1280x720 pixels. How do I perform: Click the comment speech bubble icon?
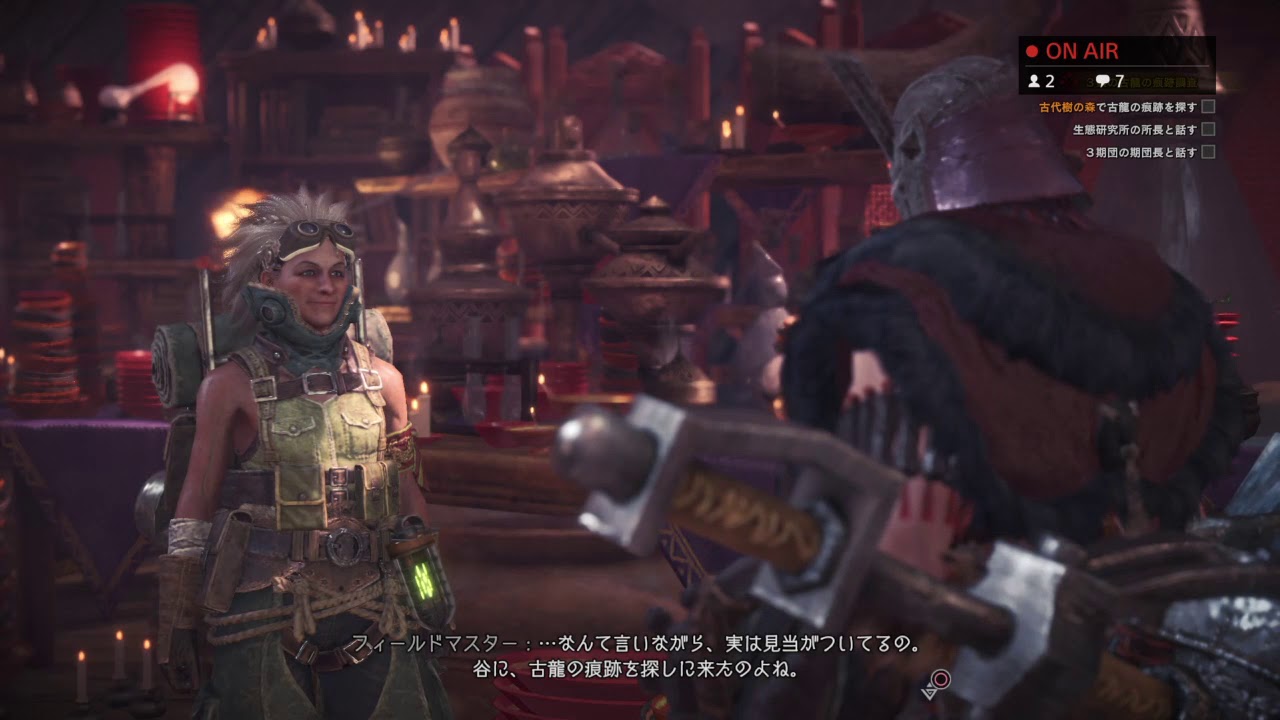click(x=1102, y=80)
